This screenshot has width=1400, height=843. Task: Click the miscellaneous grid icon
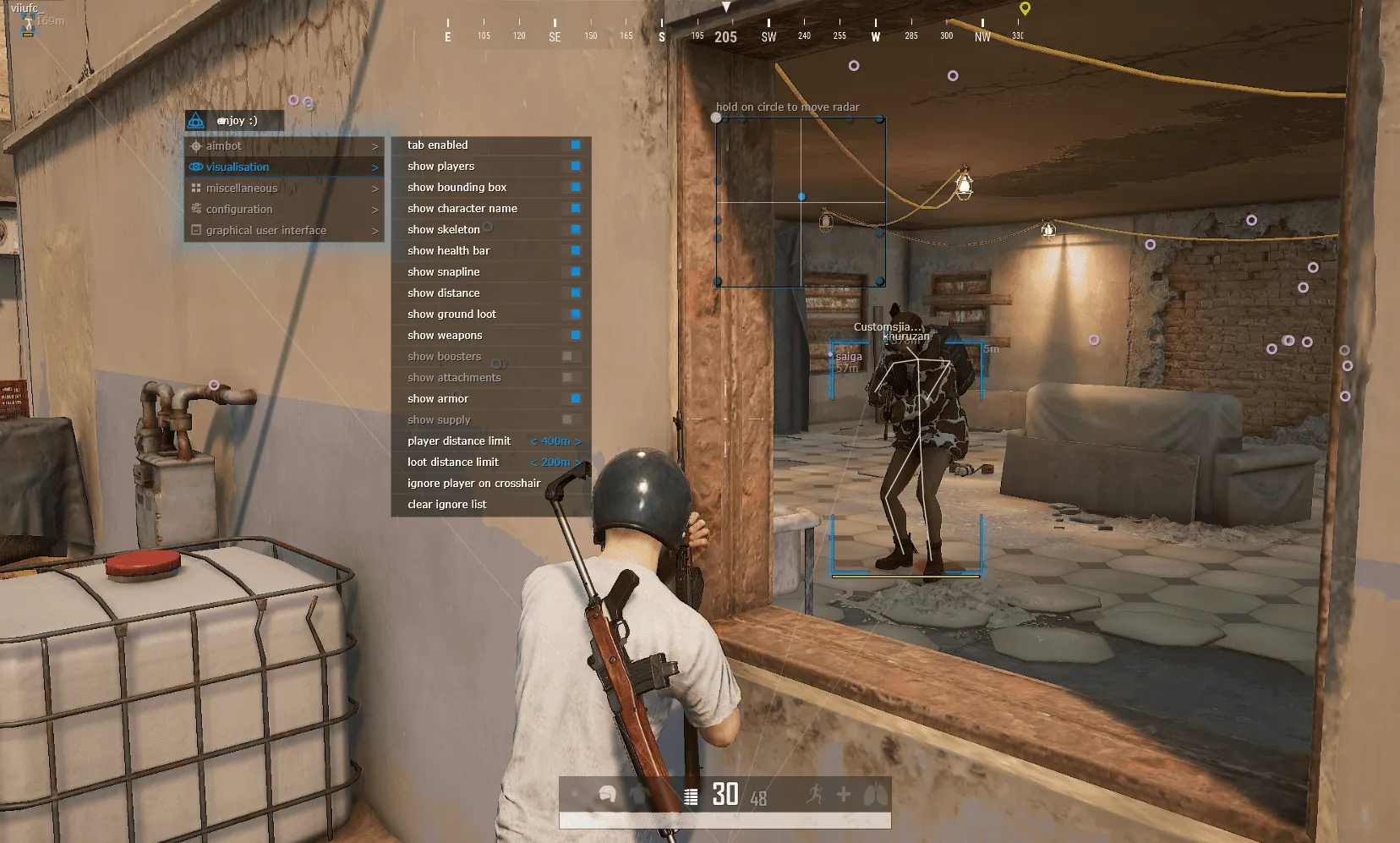[x=197, y=188]
